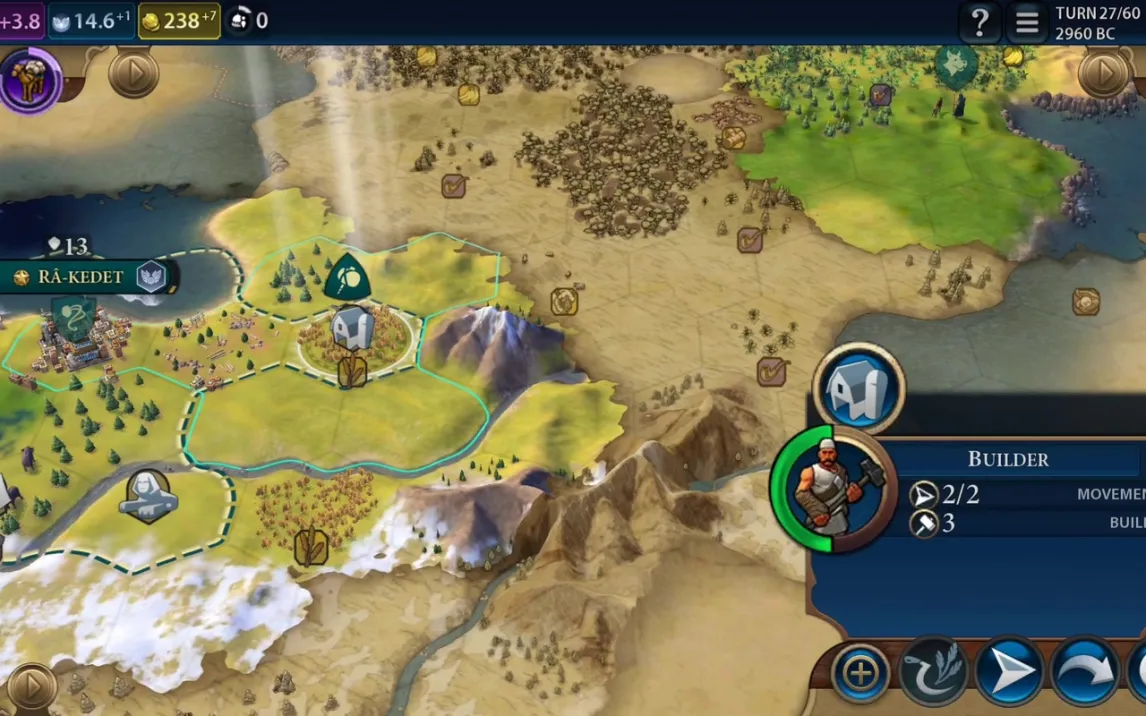This screenshot has width=1146, height=716.
Task: Expand the bronze arrow beside the research icon
Action: [133, 73]
